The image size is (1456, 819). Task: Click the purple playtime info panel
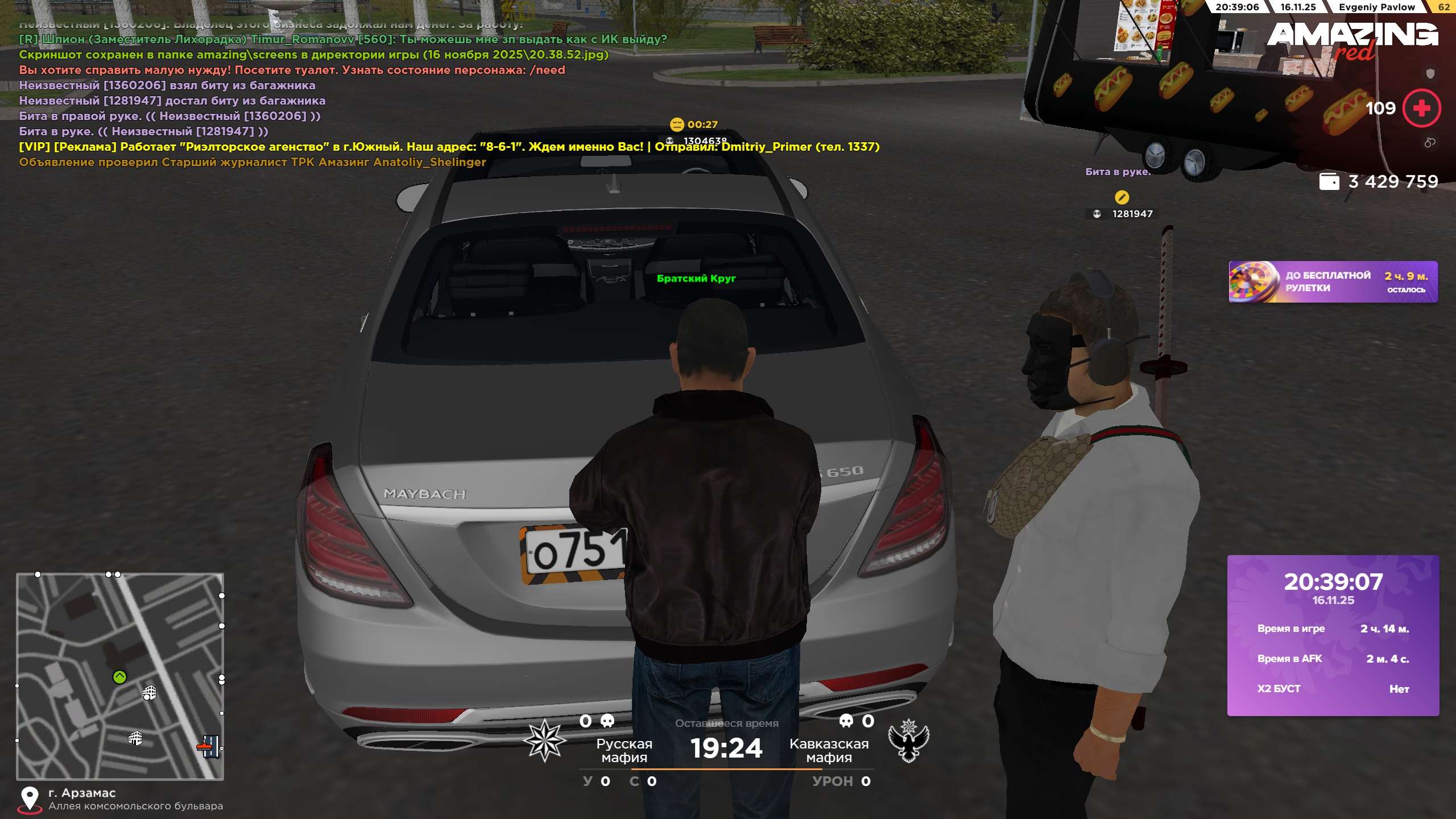[x=1333, y=635]
